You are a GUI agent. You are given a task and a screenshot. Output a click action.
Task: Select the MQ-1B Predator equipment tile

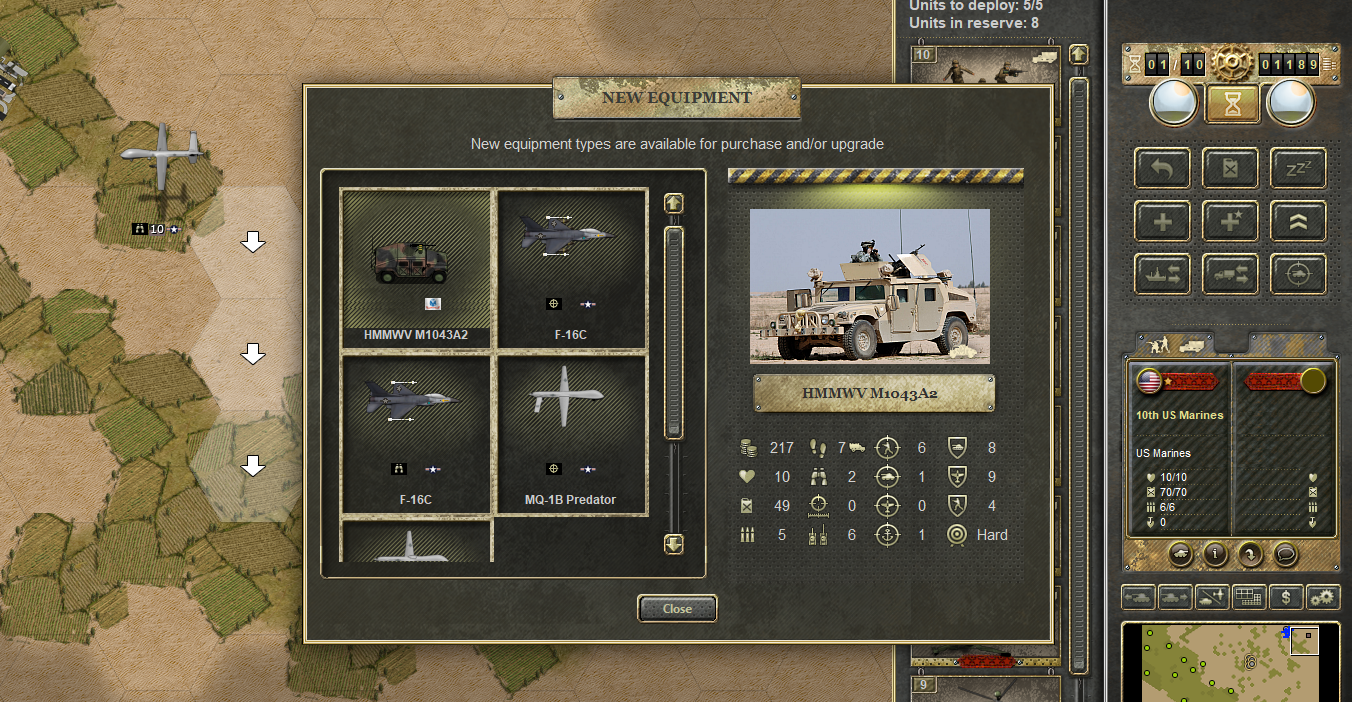pos(570,433)
